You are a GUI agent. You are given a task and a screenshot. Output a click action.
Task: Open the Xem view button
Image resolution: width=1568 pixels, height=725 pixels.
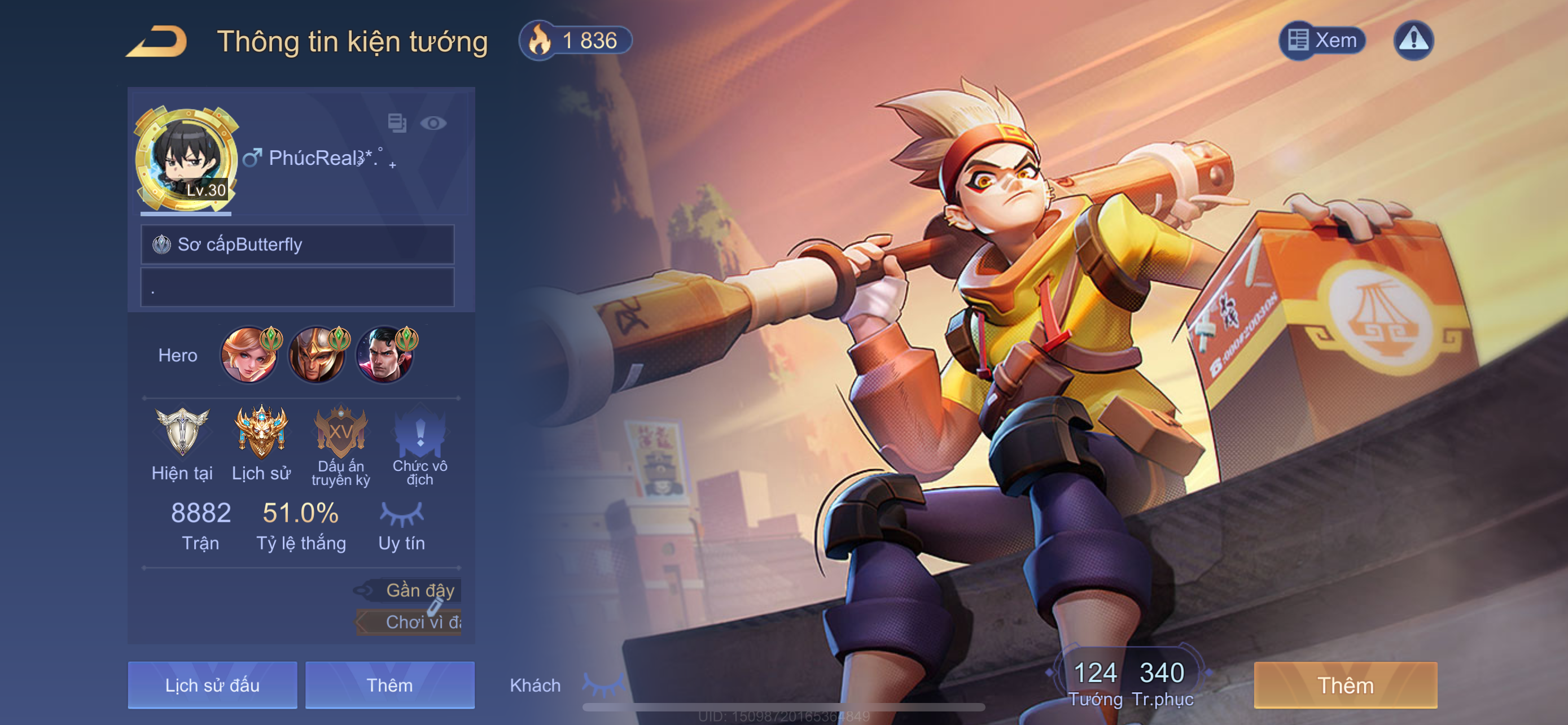(x=1322, y=41)
